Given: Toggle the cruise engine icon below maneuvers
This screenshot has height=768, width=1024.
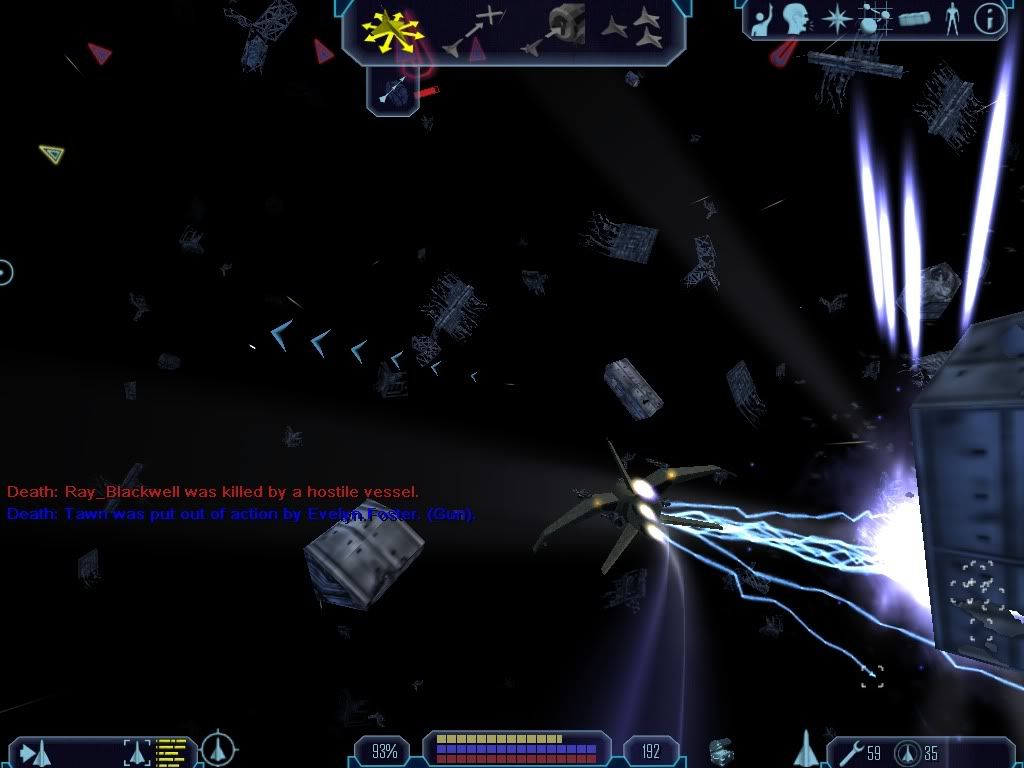Looking at the screenshot, I should [393, 92].
